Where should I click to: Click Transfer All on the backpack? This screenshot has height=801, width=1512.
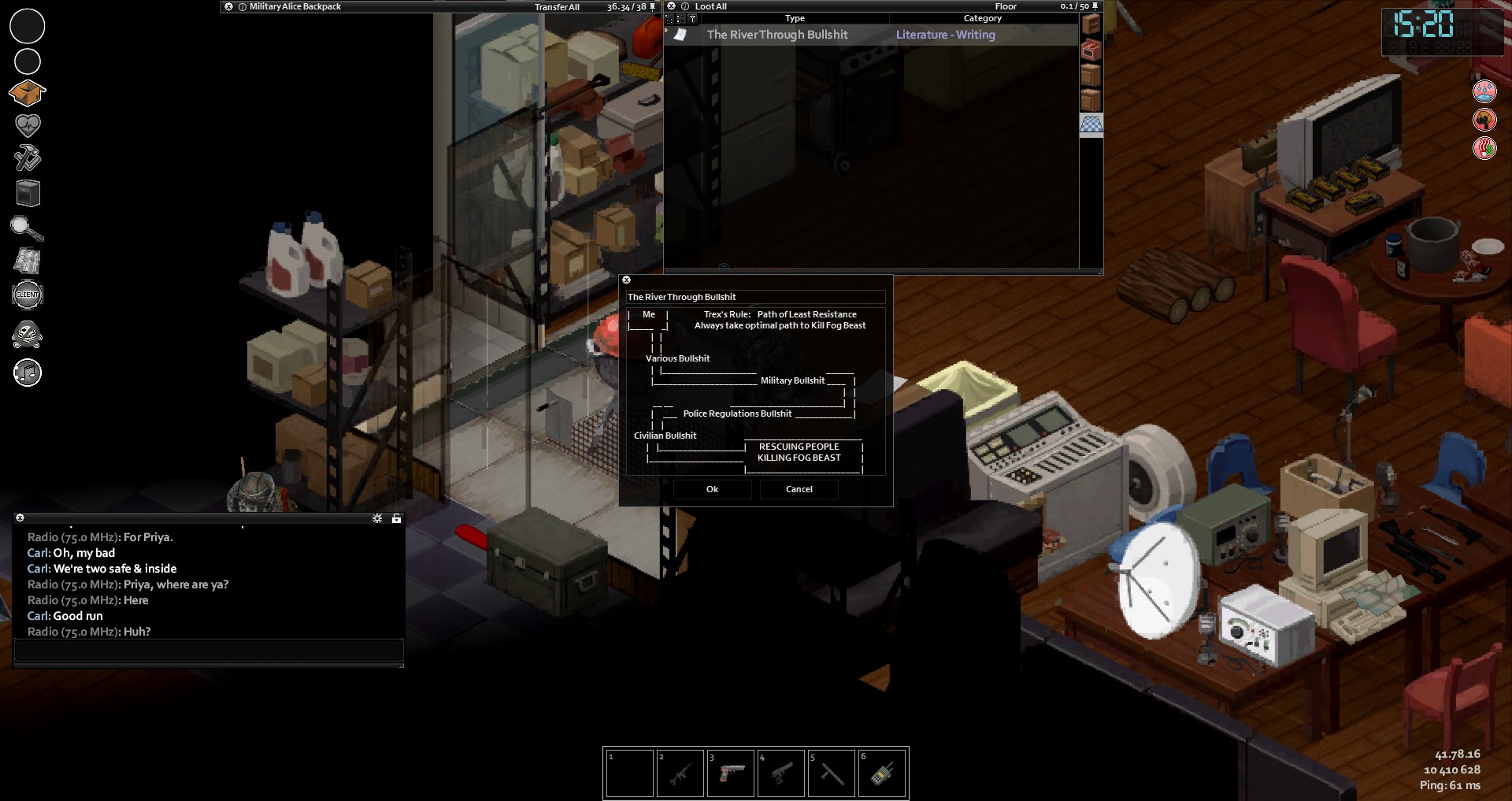(557, 7)
